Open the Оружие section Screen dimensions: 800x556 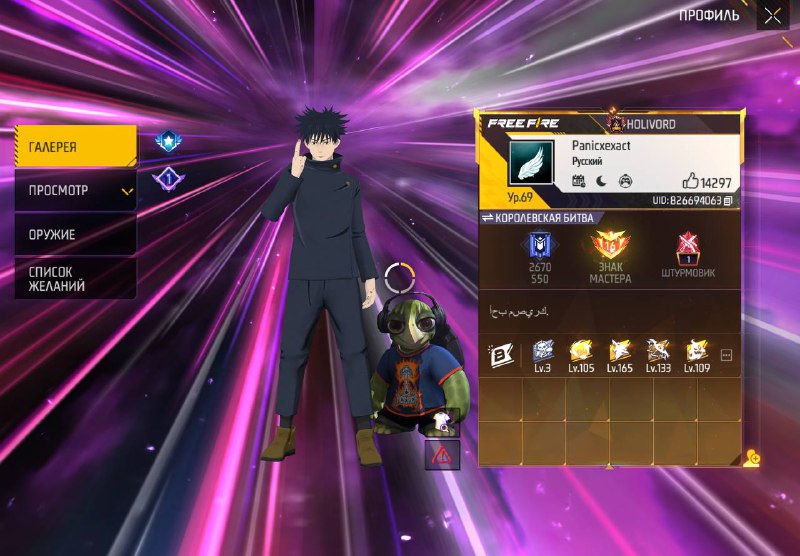(76, 234)
